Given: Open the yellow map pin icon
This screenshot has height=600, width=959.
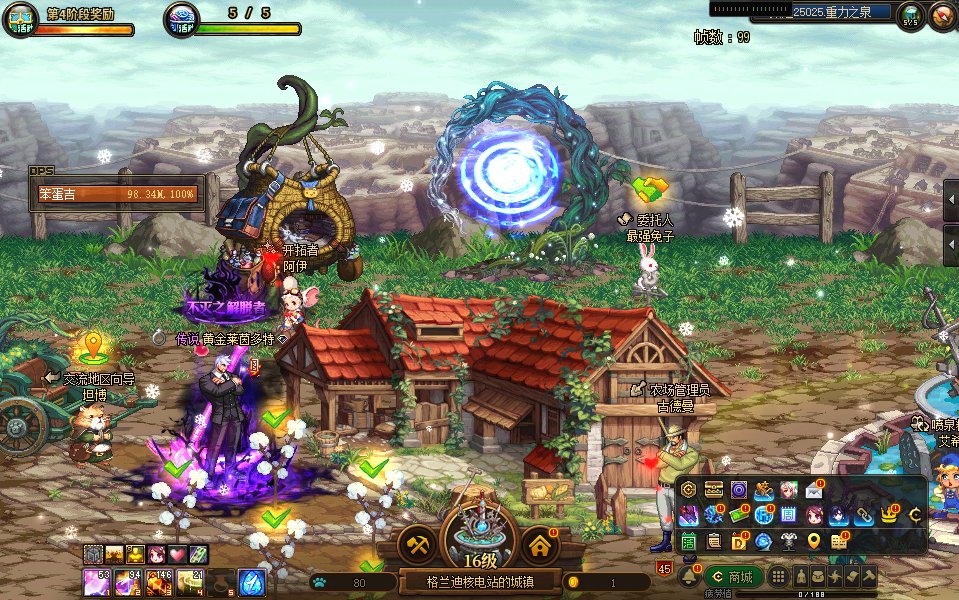Looking at the screenshot, I should 814,541.
